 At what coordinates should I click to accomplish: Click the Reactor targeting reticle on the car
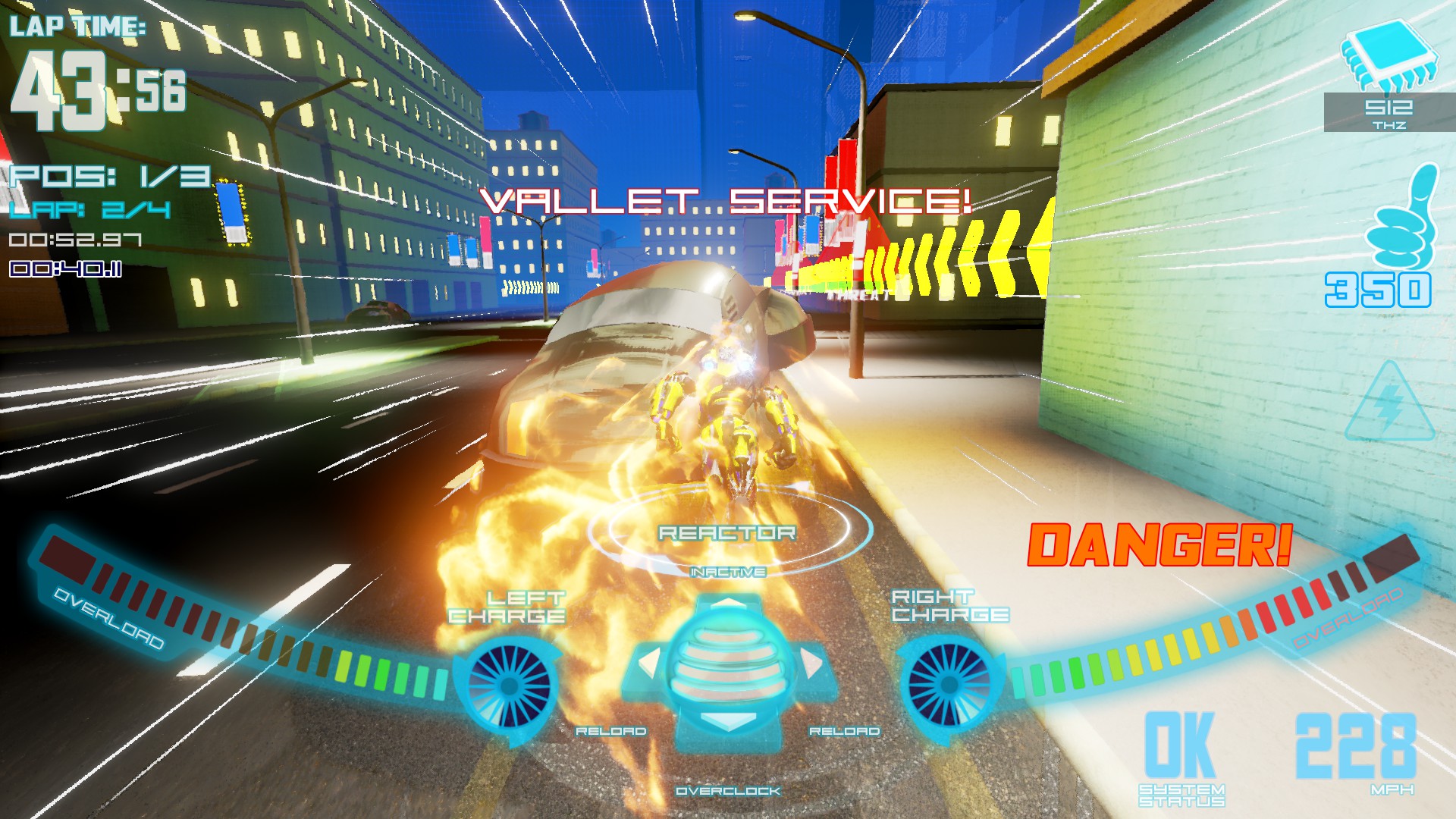coord(730,535)
